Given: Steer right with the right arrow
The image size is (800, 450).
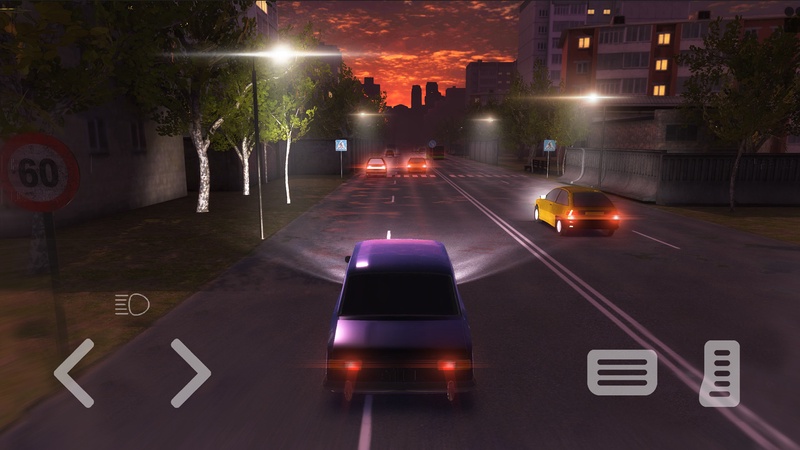Looking at the screenshot, I should tap(190, 373).
